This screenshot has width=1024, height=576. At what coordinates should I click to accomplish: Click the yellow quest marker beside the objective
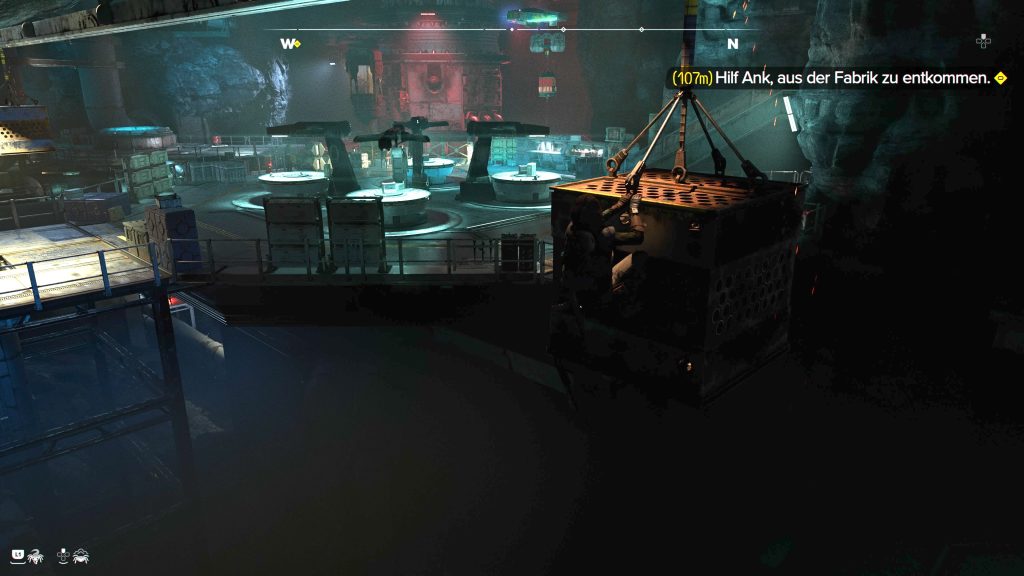click(x=999, y=77)
